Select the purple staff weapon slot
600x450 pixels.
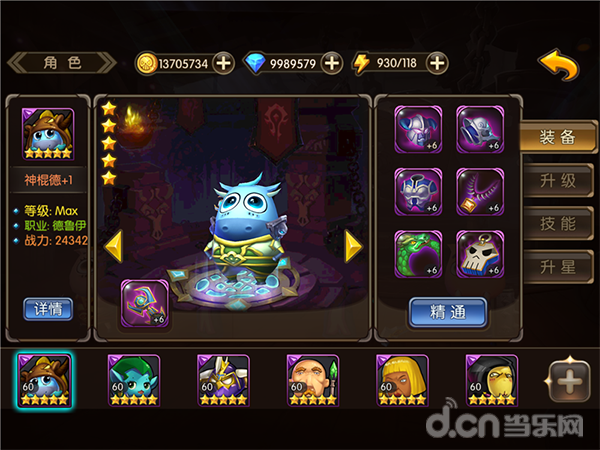[x=144, y=303]
